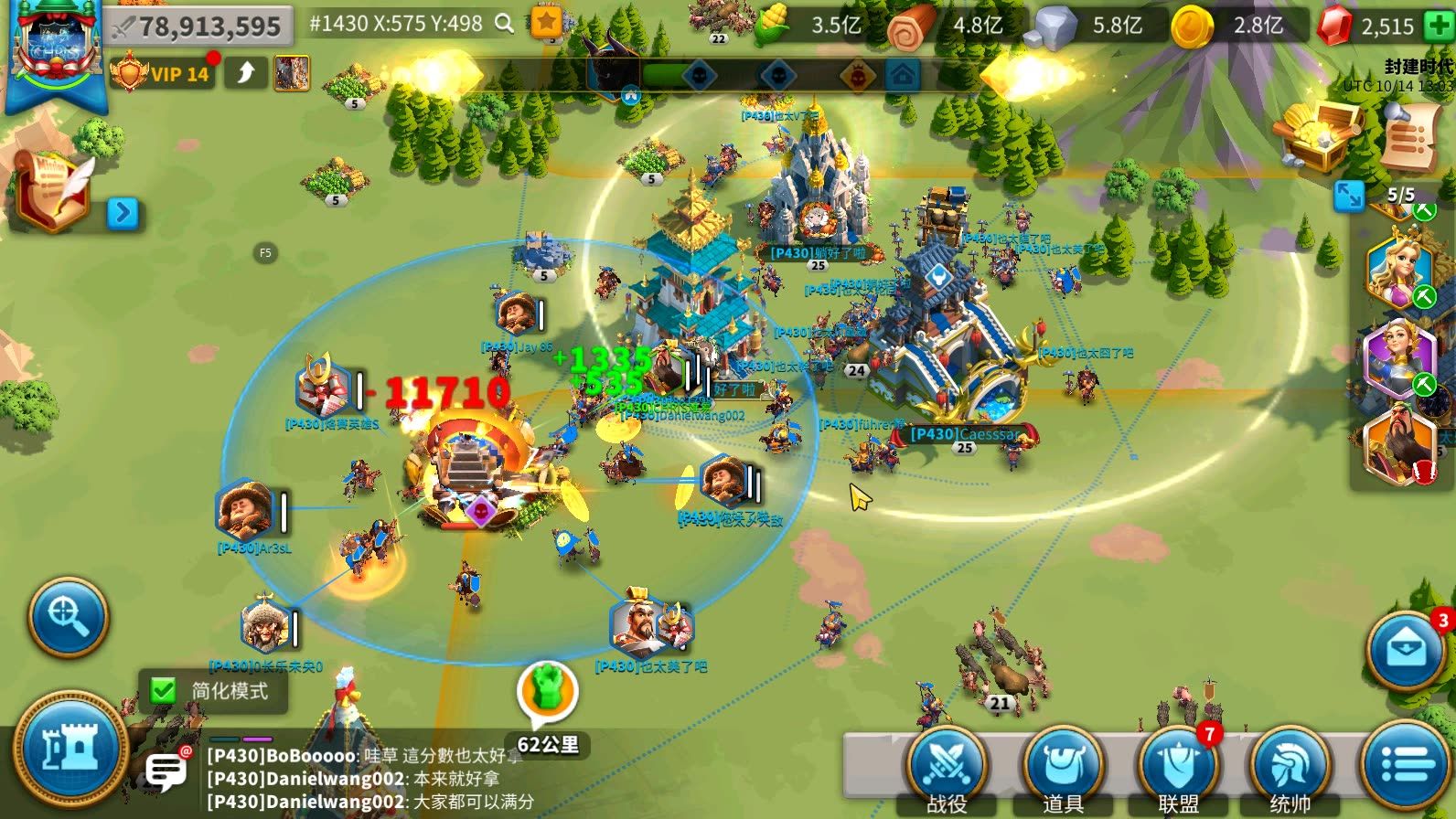
Task: Open the mail envelope button
Action: pos(1406,650)
